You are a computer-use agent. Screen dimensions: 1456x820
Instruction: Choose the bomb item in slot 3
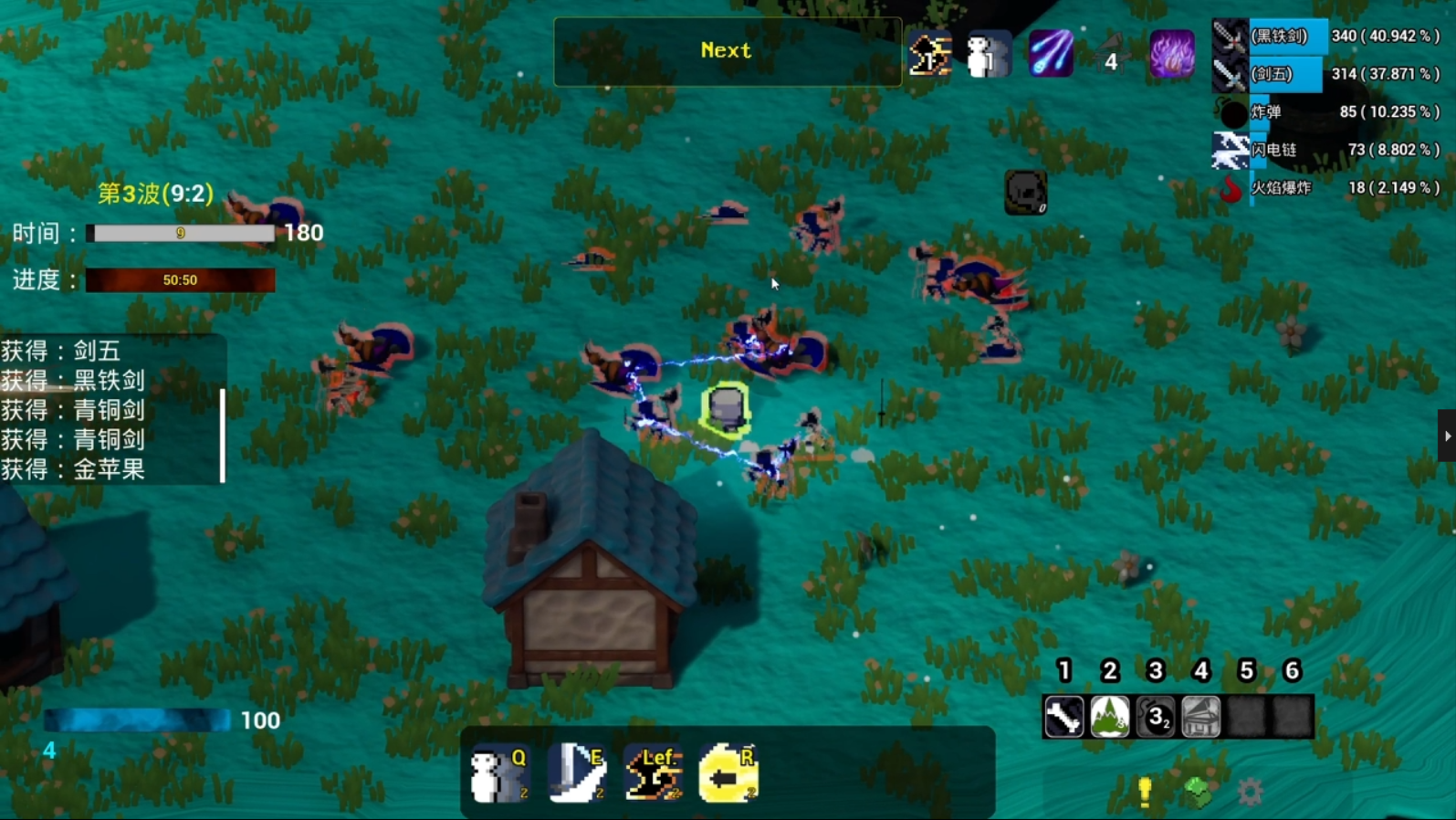1156,717
